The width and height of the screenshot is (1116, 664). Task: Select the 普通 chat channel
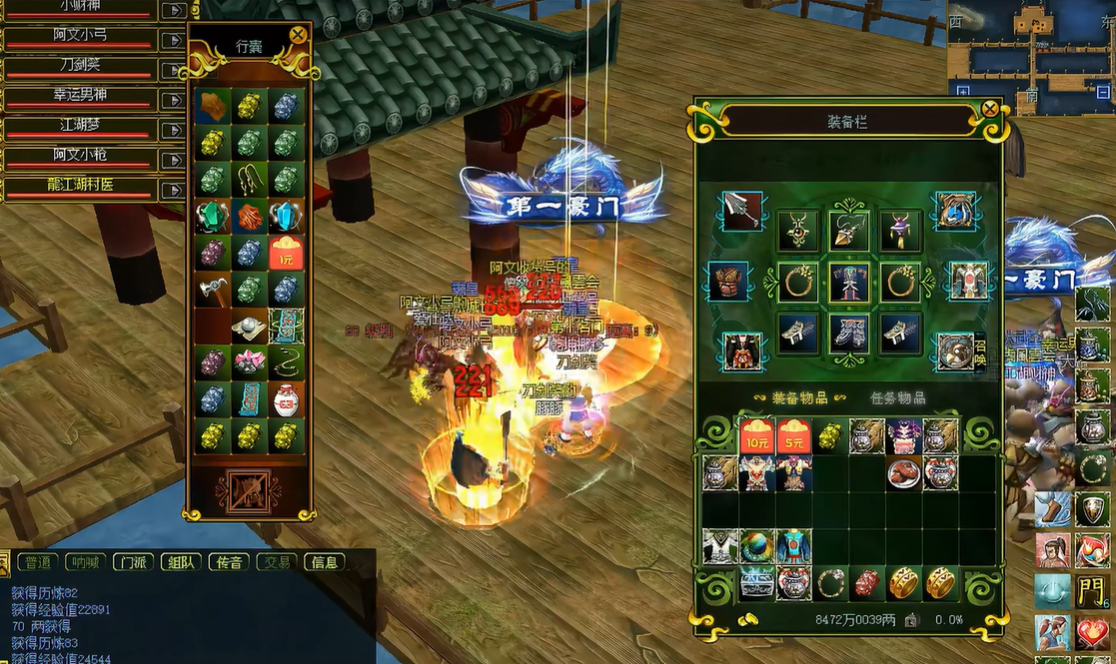click(38, 562)
